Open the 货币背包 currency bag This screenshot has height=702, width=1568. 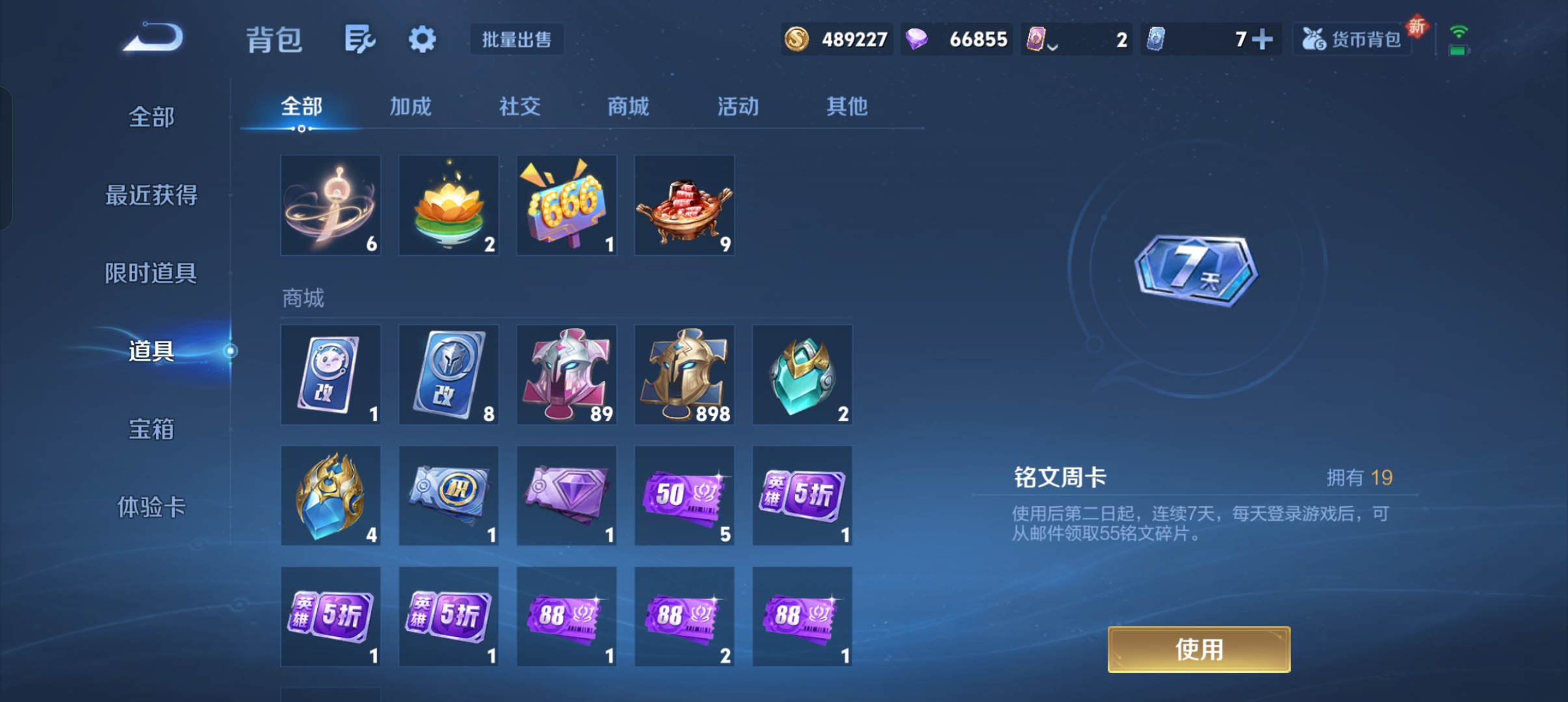[1352, 40]
